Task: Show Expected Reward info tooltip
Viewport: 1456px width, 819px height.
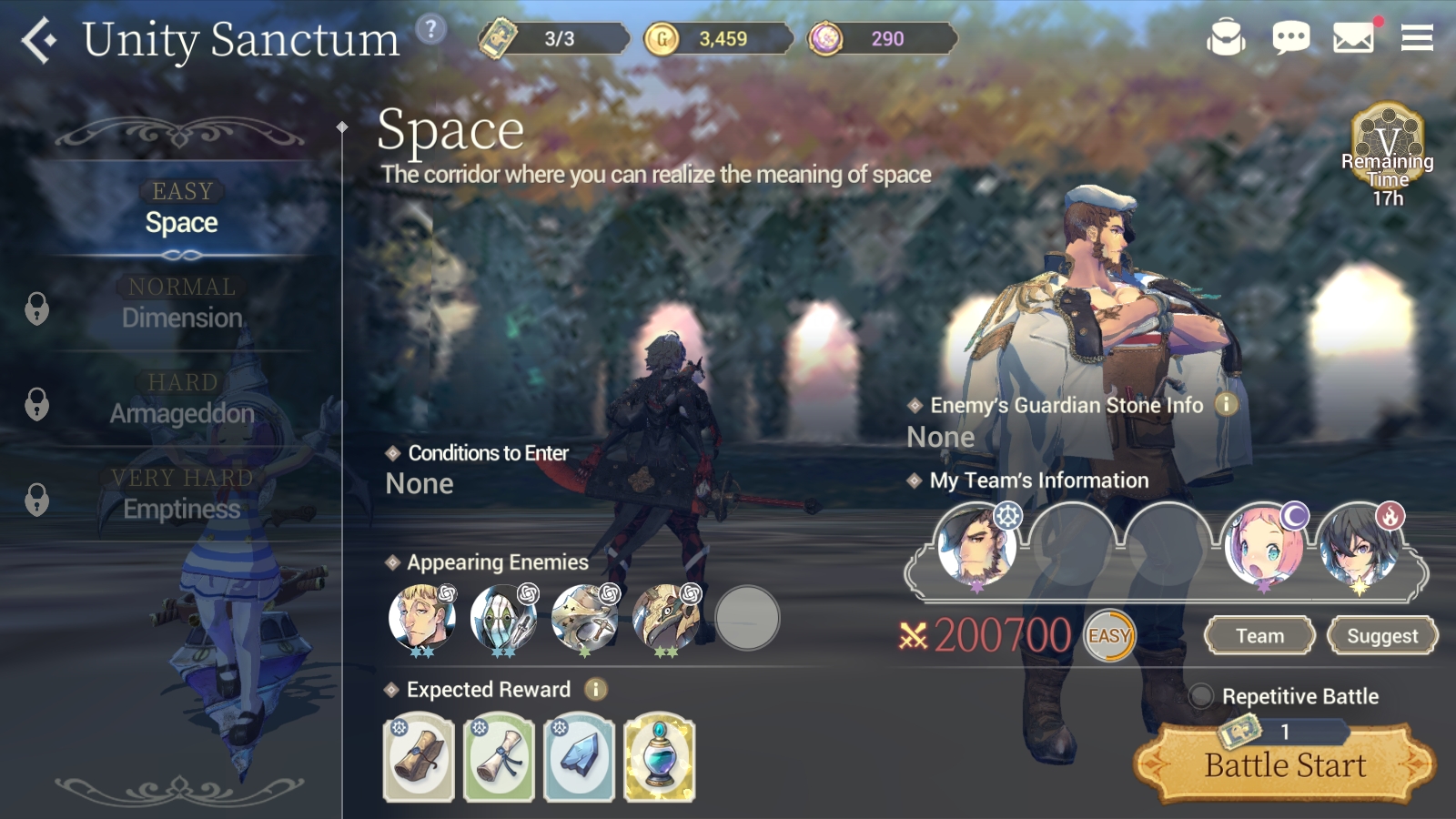Action: pos(596,690)
